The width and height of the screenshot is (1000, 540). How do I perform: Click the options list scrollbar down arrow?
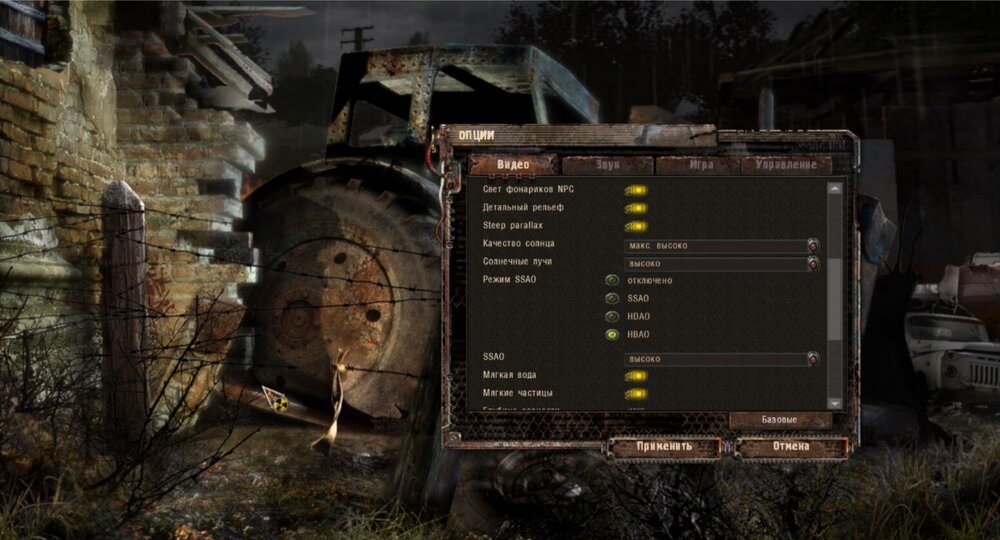click(835, 402)
